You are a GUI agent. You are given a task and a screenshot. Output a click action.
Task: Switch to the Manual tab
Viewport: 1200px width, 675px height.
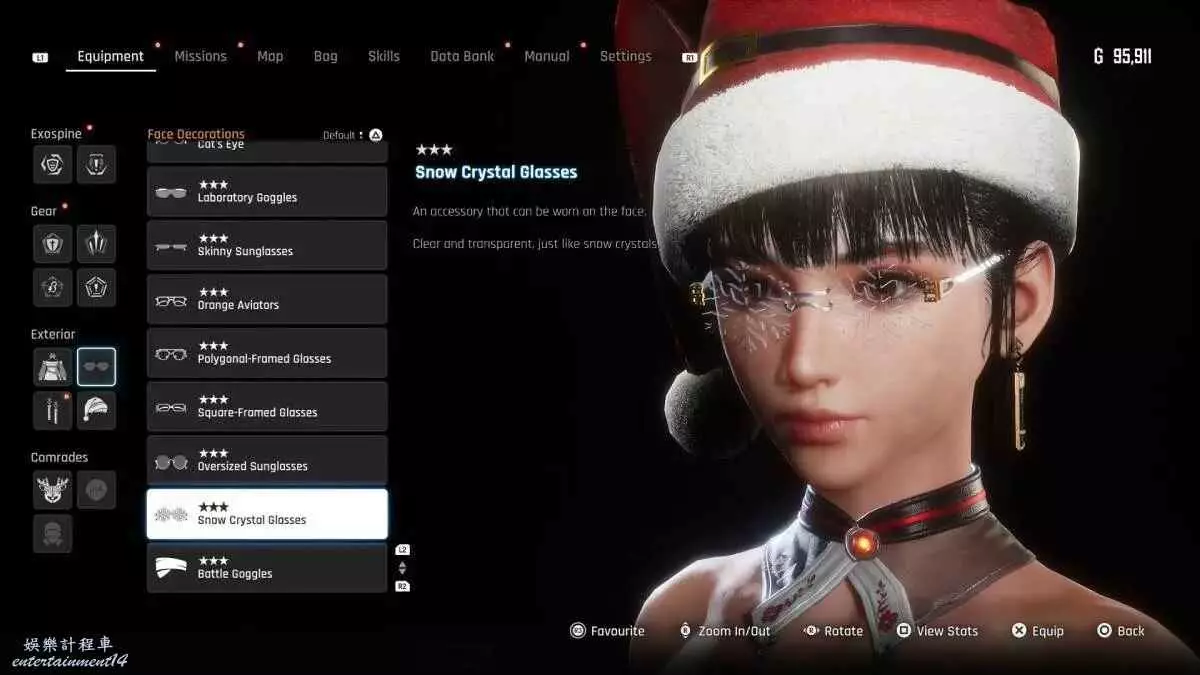click(x=547, y=56)
